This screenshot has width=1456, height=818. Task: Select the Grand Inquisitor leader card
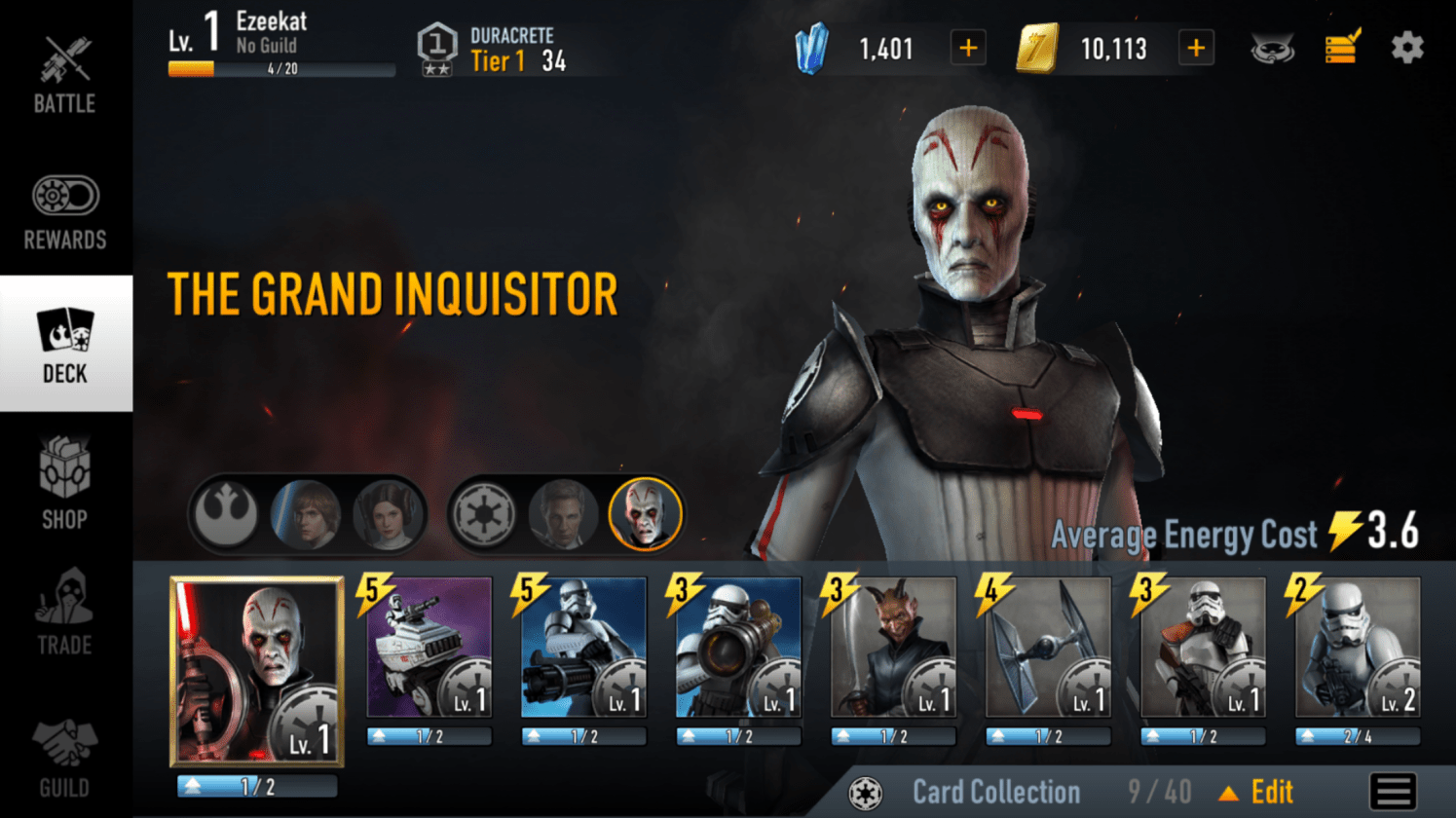pyautogui.click(x=257, y=671)
